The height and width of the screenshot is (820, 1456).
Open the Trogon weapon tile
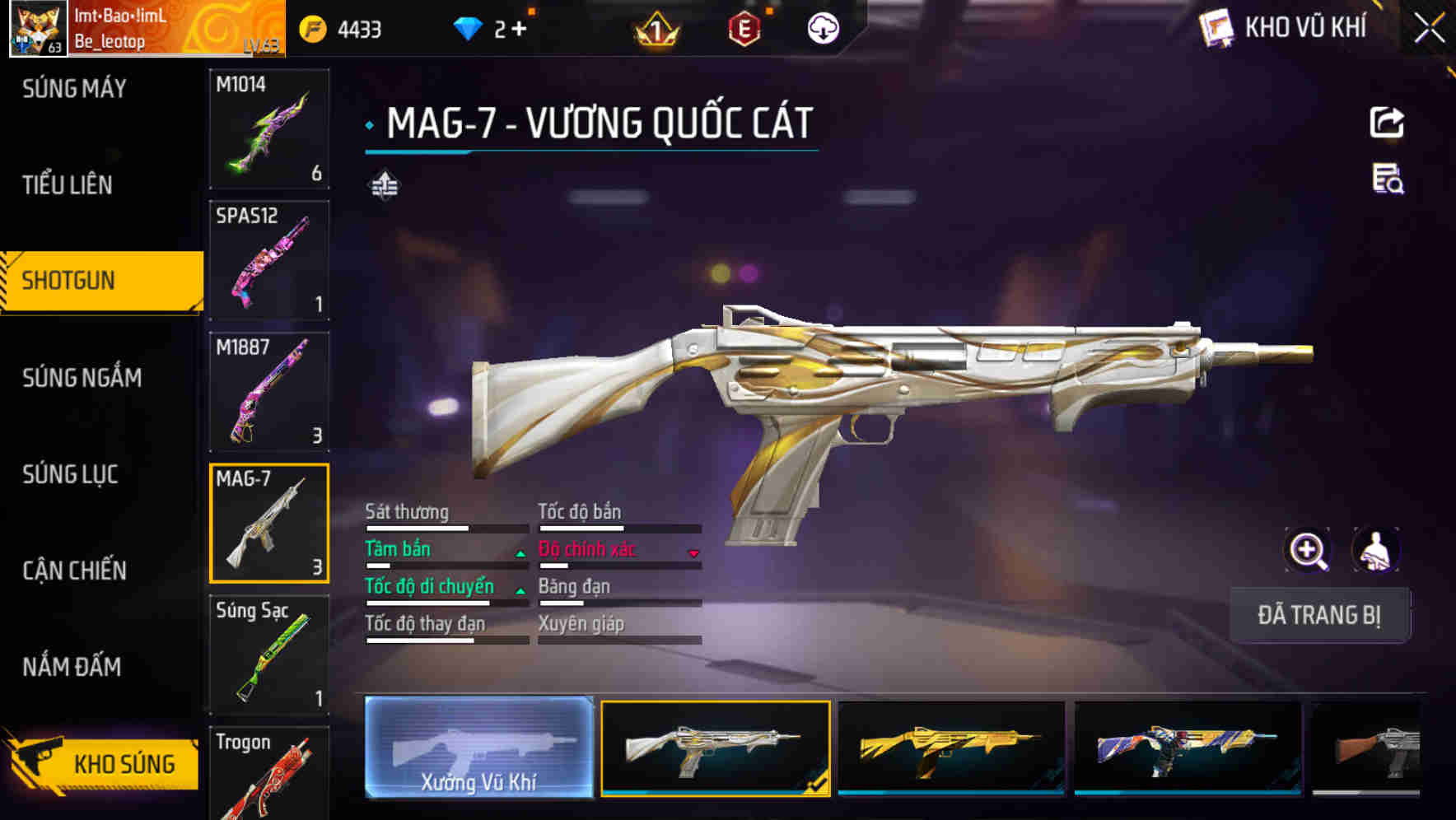tap(269, 774)
